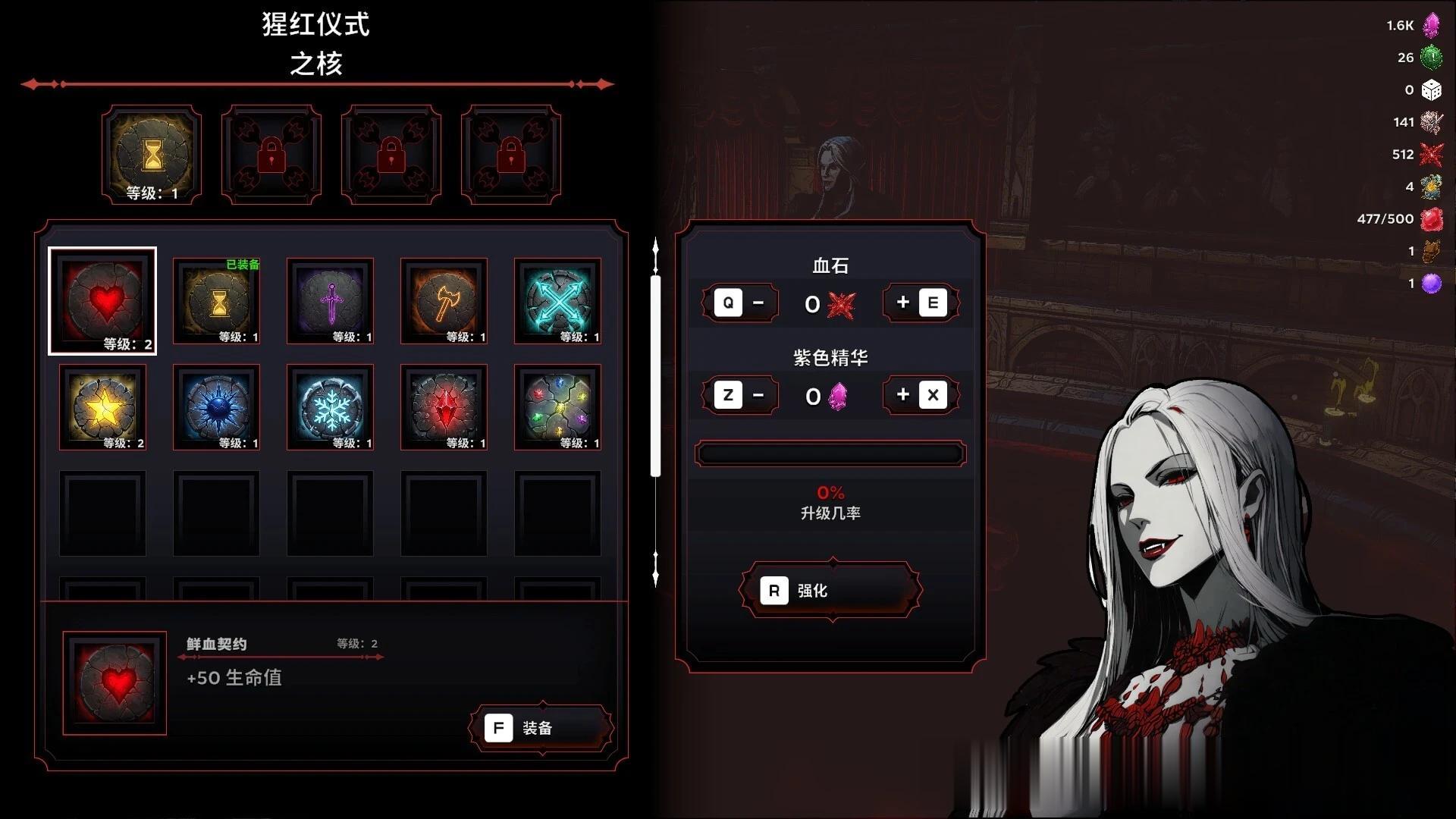Click the equipped hourglass slot at top
The width and height of the screenshot is (1456, 819).
point(152,155)
